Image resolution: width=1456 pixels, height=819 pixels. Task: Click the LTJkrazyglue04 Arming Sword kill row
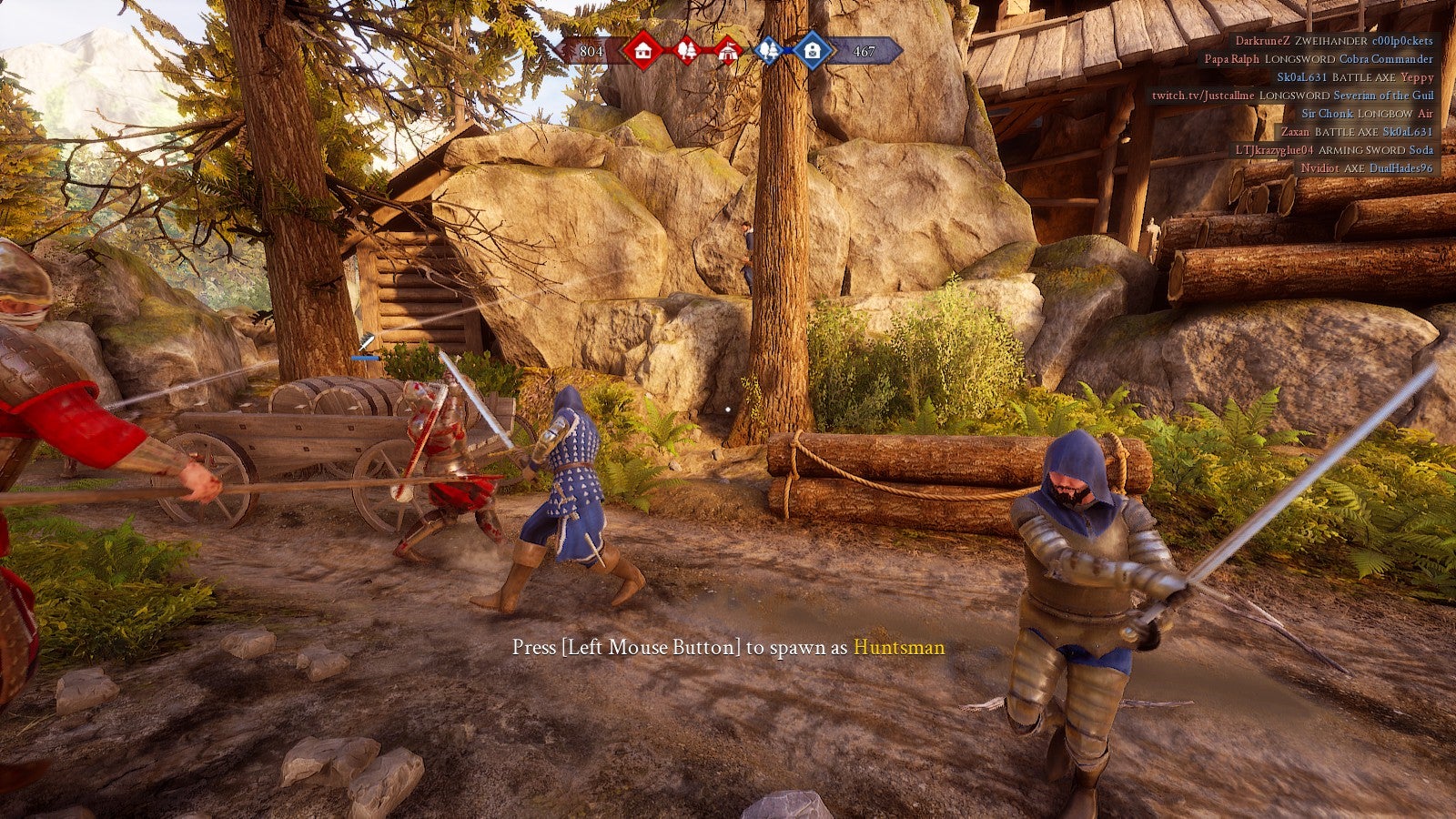pyautogui.click(x=1333, y=150)
